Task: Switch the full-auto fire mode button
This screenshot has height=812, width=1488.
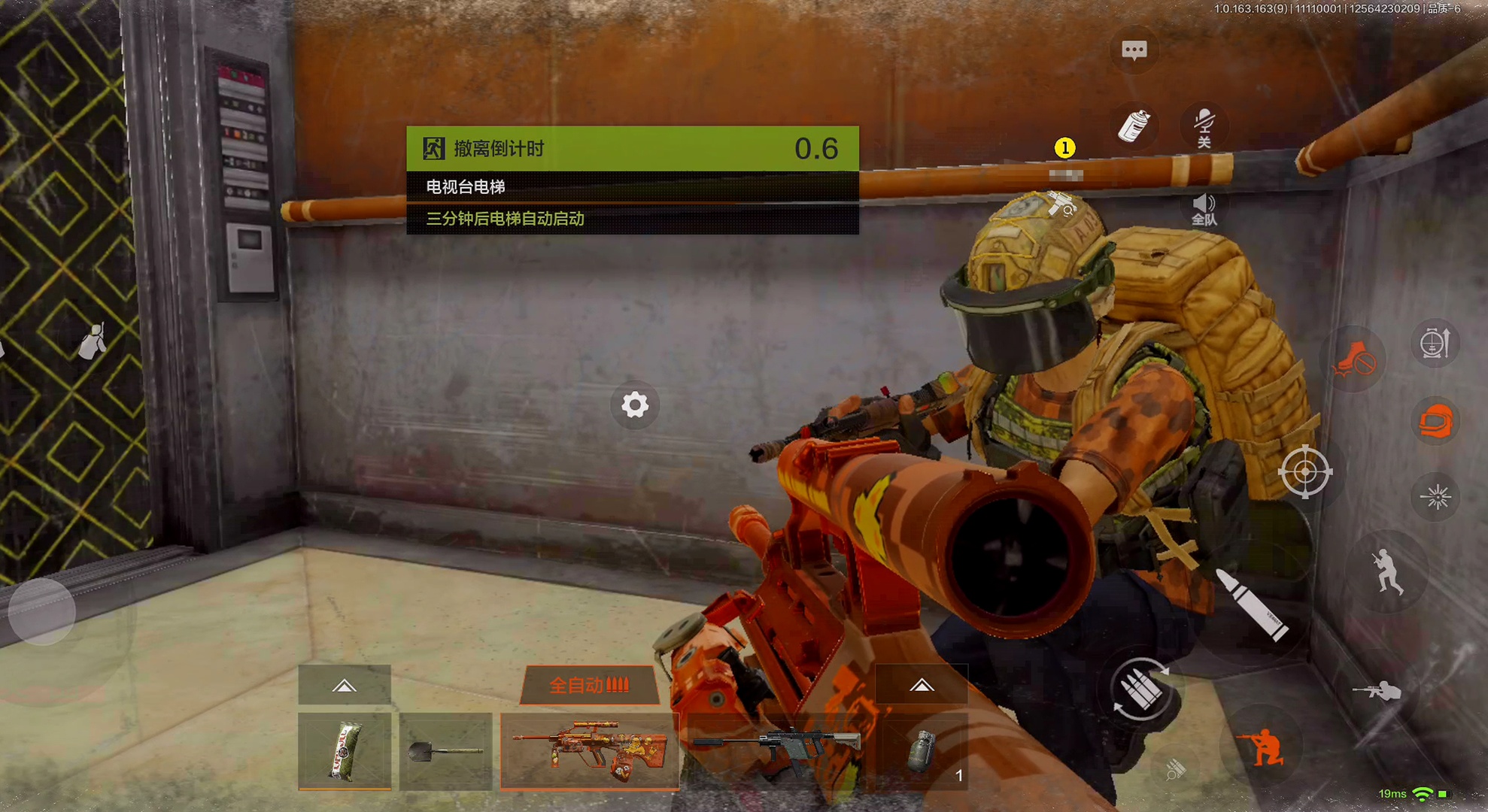Action: click(589, 685)
